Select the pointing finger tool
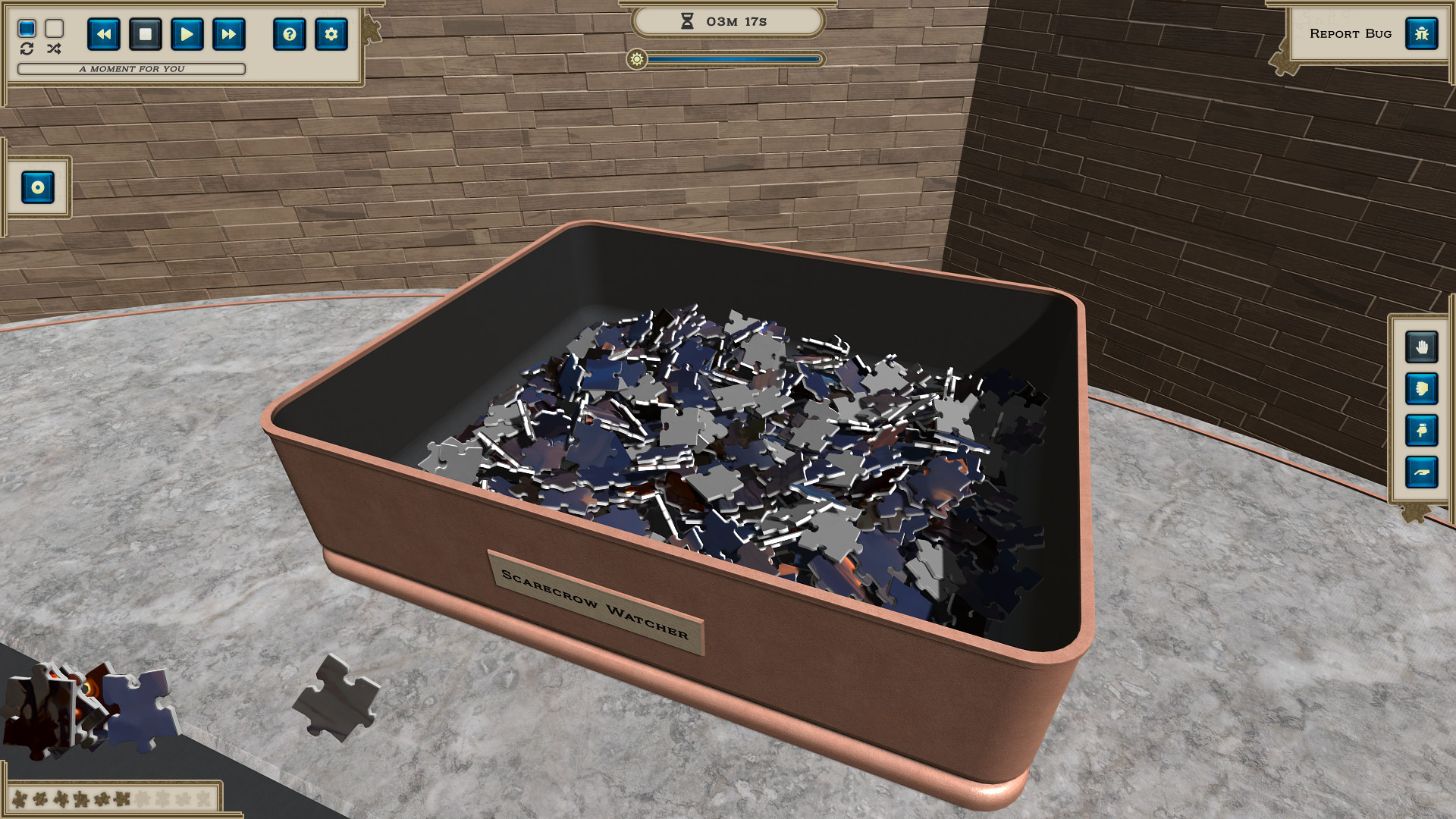 [x=1423, y=431]
